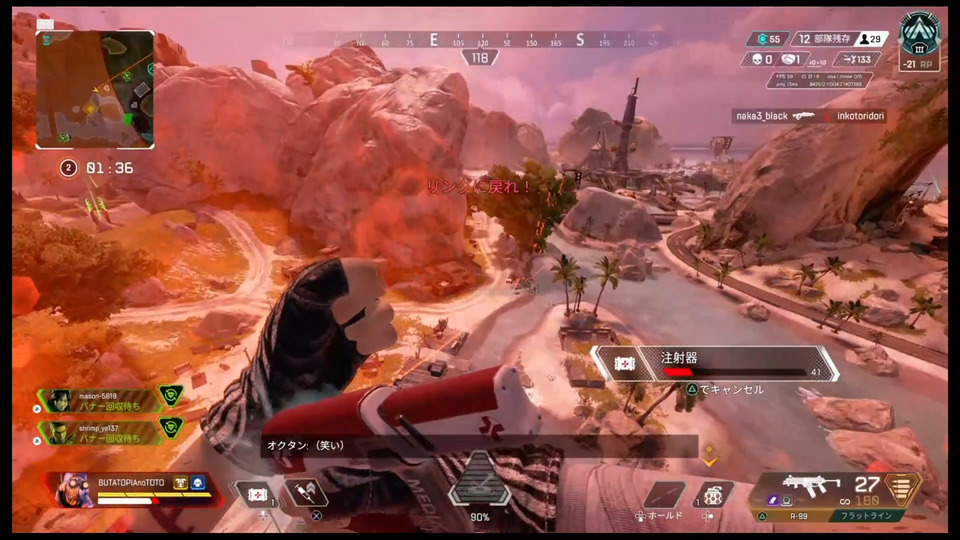Select the med kit health item slot
The height and width of the screenshot is (540, 960).
click(256, 495)
